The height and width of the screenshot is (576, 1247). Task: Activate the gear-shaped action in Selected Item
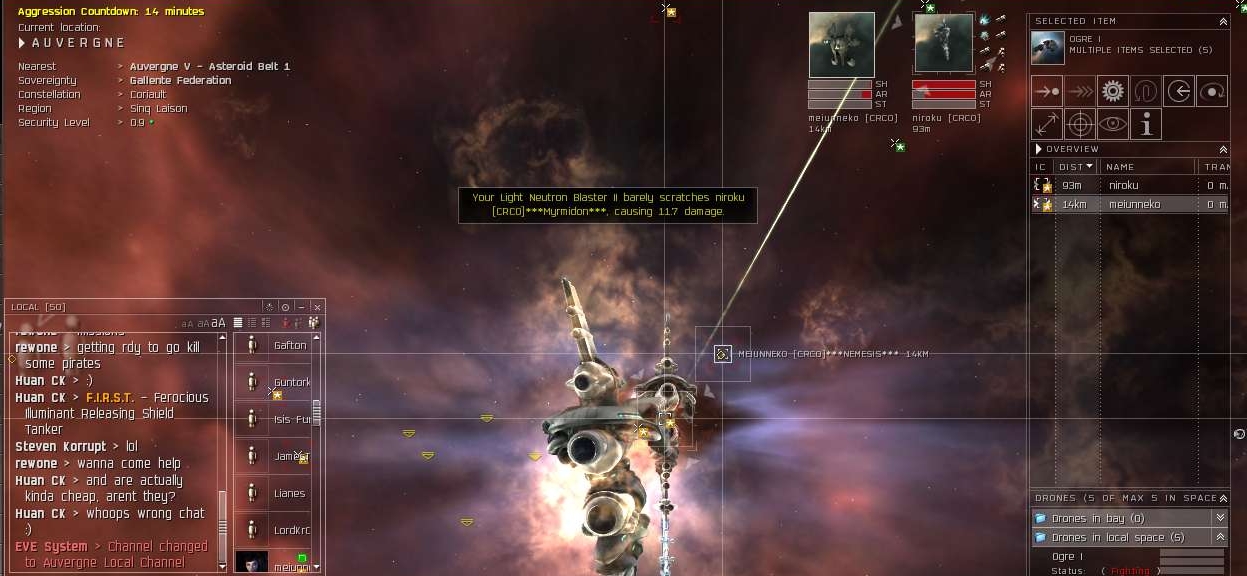click(x=1113, y=91)
